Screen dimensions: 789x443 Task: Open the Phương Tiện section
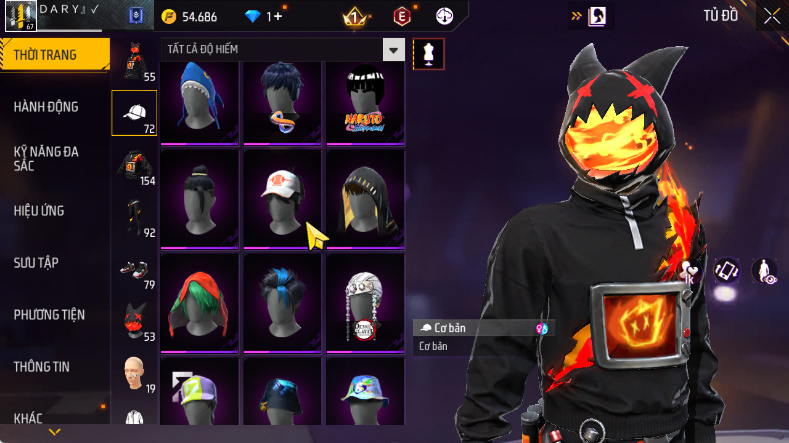49,315
